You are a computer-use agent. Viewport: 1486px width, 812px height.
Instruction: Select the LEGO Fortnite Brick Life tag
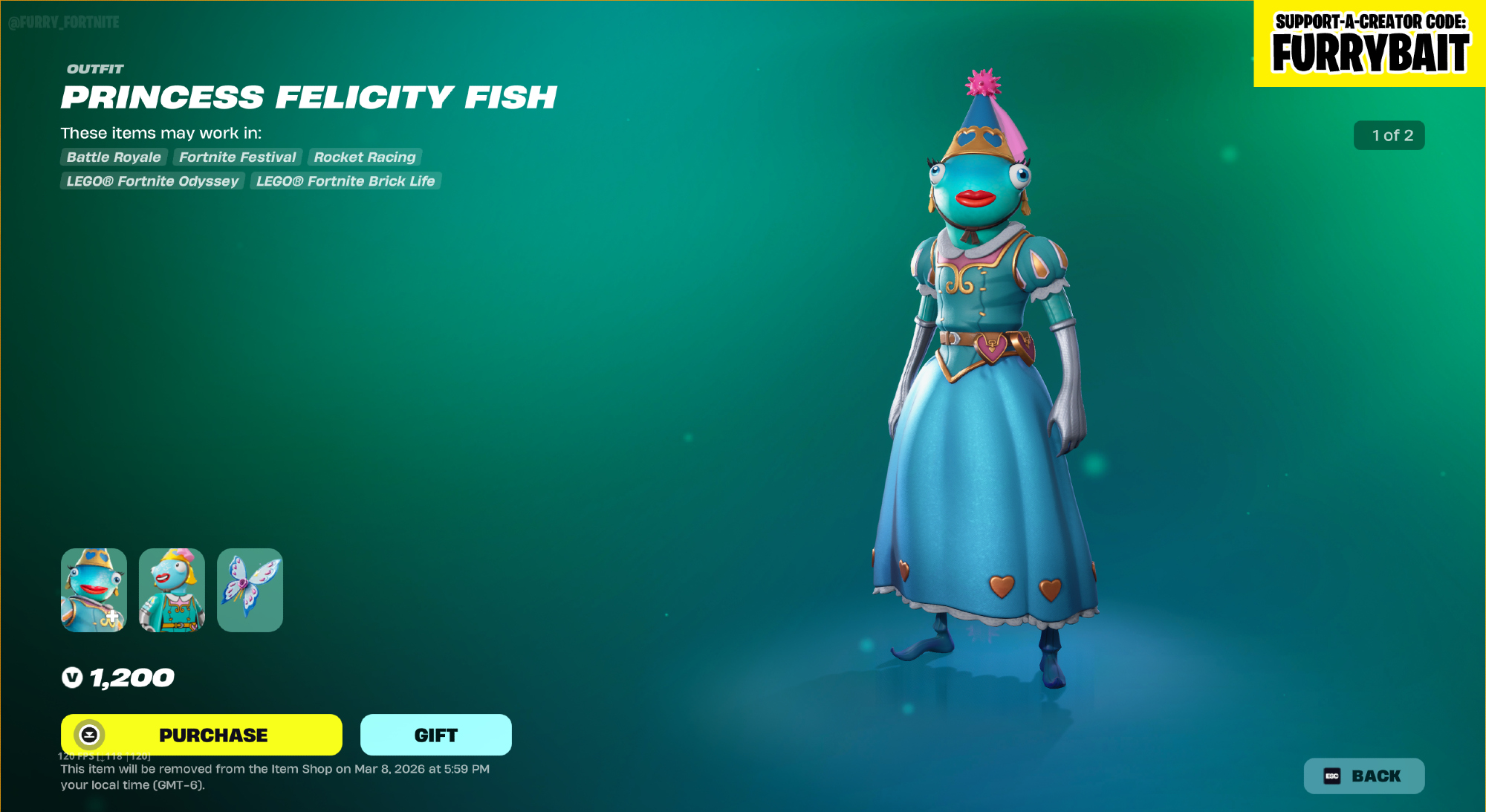[x=345, y=181]
